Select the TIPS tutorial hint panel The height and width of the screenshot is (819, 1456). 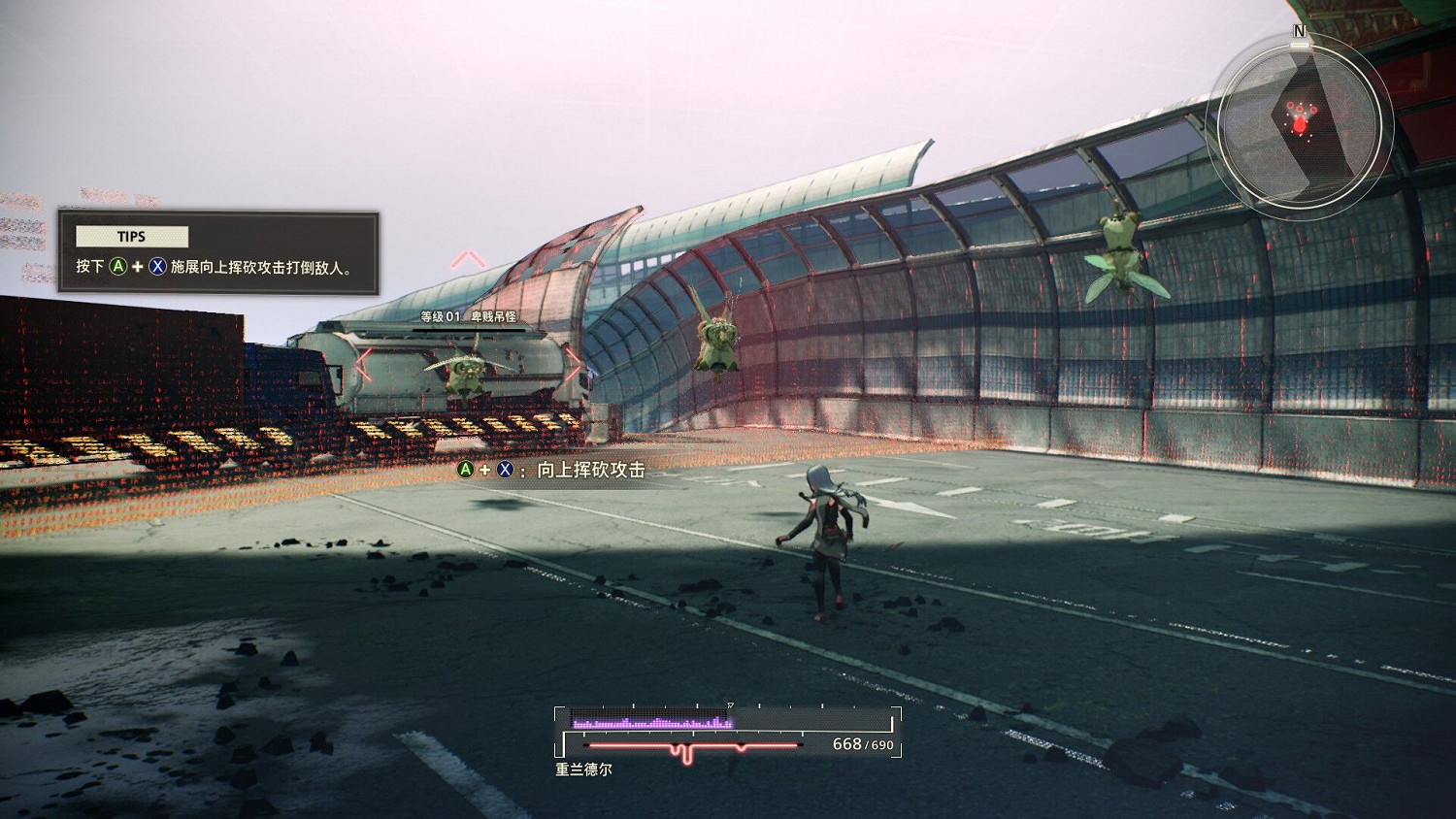pyautogui.click(x=218, y=252)
